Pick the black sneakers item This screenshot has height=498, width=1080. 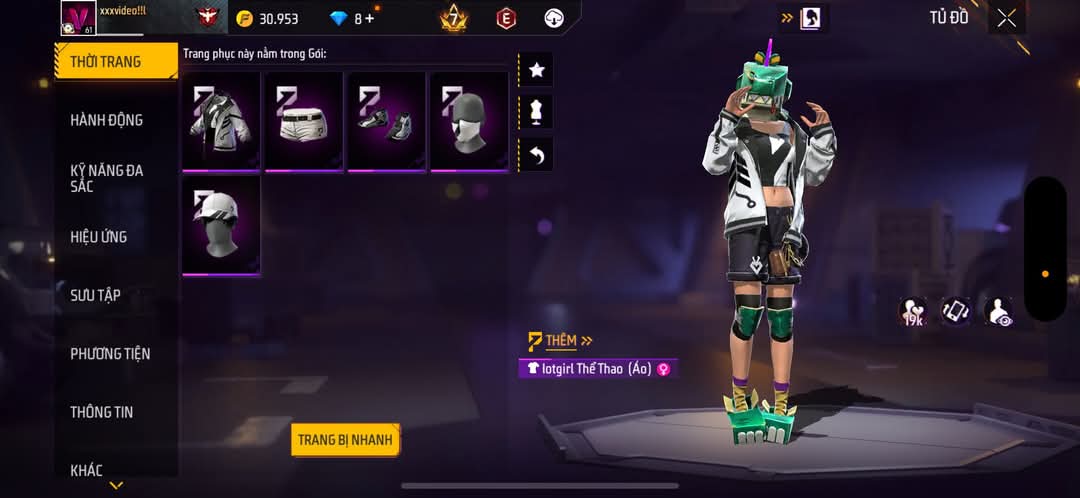pyautogui.click(x=387, y=121)
